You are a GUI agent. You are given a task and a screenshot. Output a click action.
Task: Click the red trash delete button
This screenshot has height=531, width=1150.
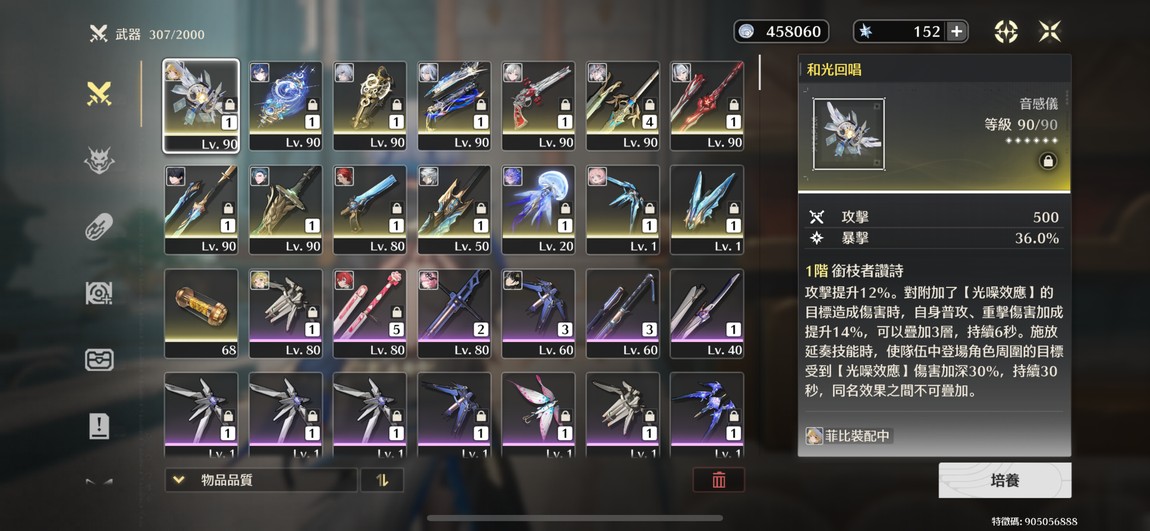718,480
